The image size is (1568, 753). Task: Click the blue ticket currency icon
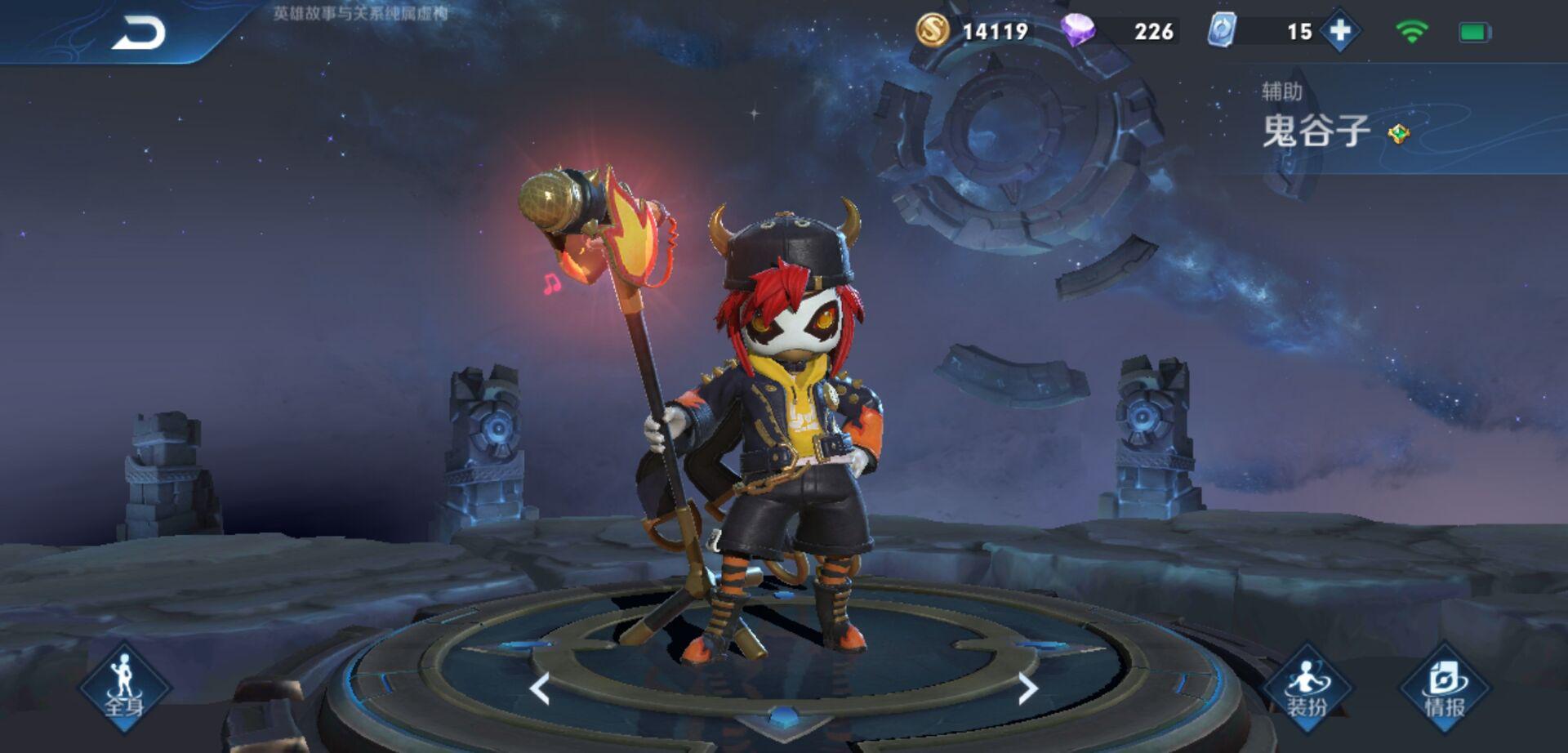(x=1222, y=30)
